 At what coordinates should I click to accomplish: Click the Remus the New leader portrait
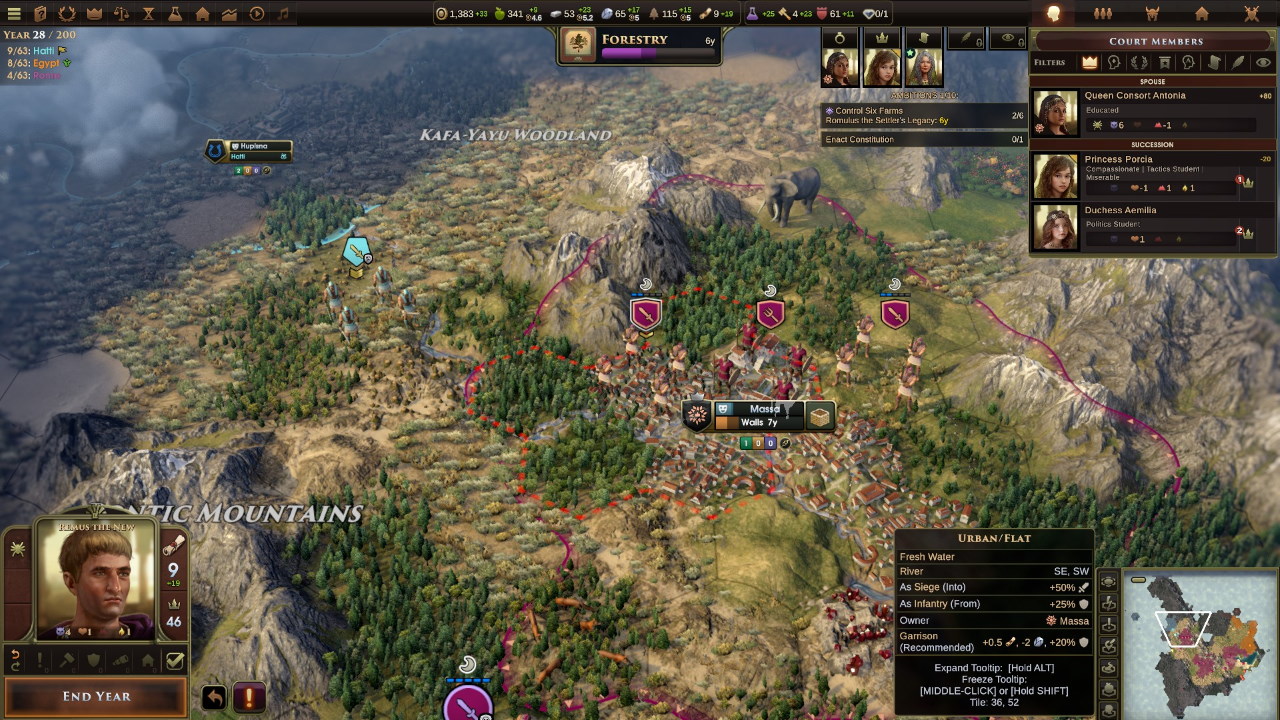pos(96,580)
